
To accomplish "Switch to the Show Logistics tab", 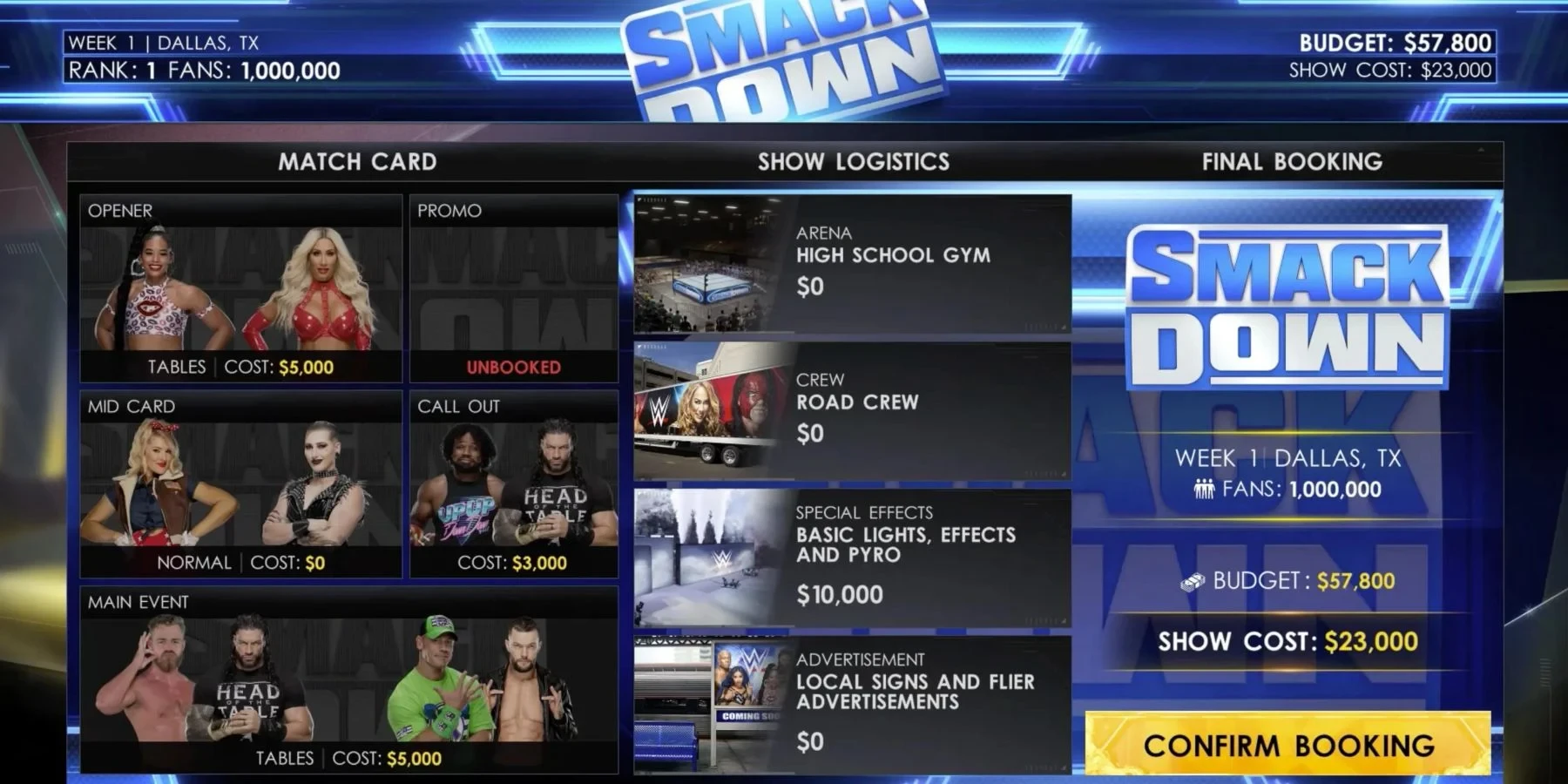I will 854,161.
